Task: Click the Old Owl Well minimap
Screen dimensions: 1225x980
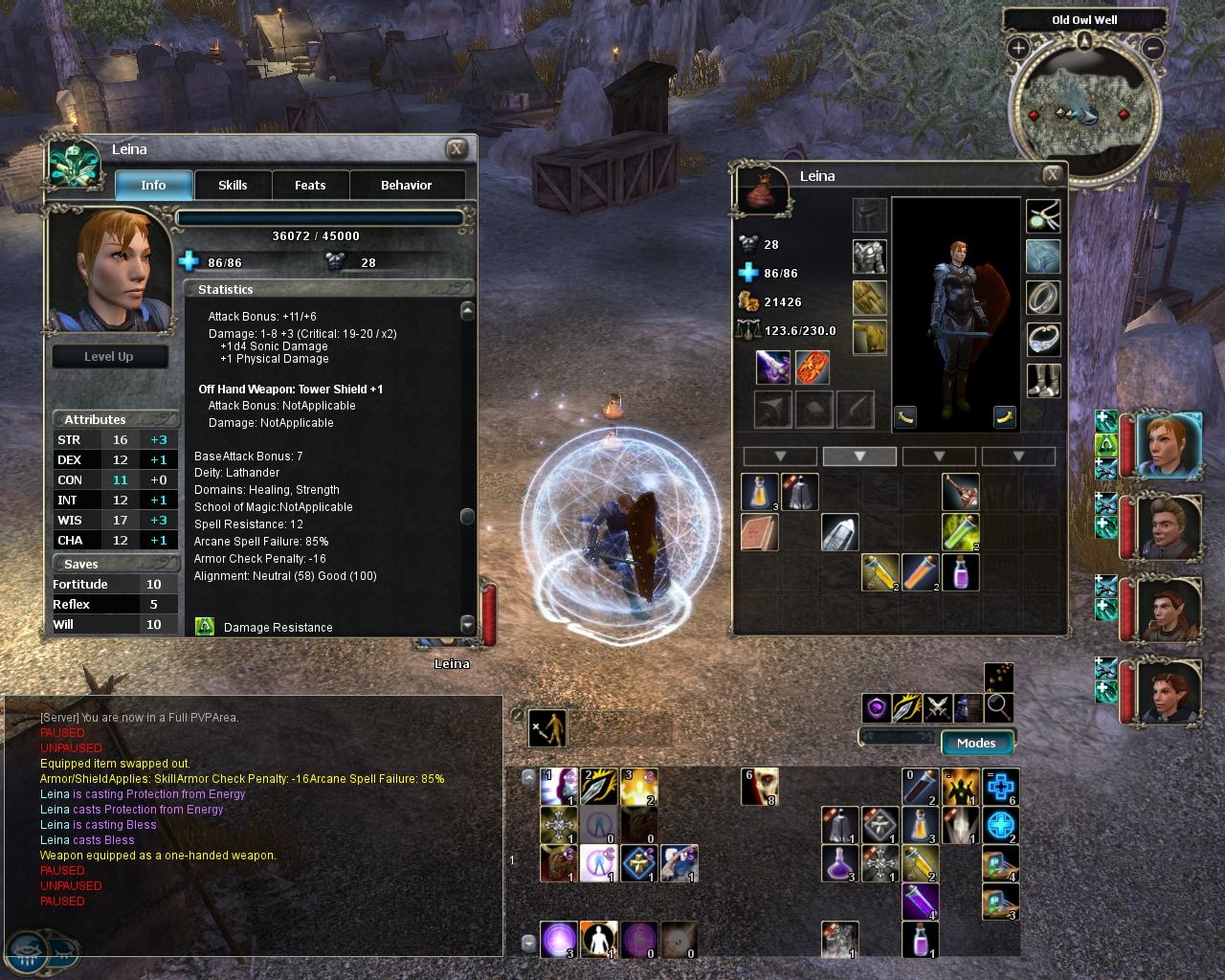Action: (x=1085, y=110)
